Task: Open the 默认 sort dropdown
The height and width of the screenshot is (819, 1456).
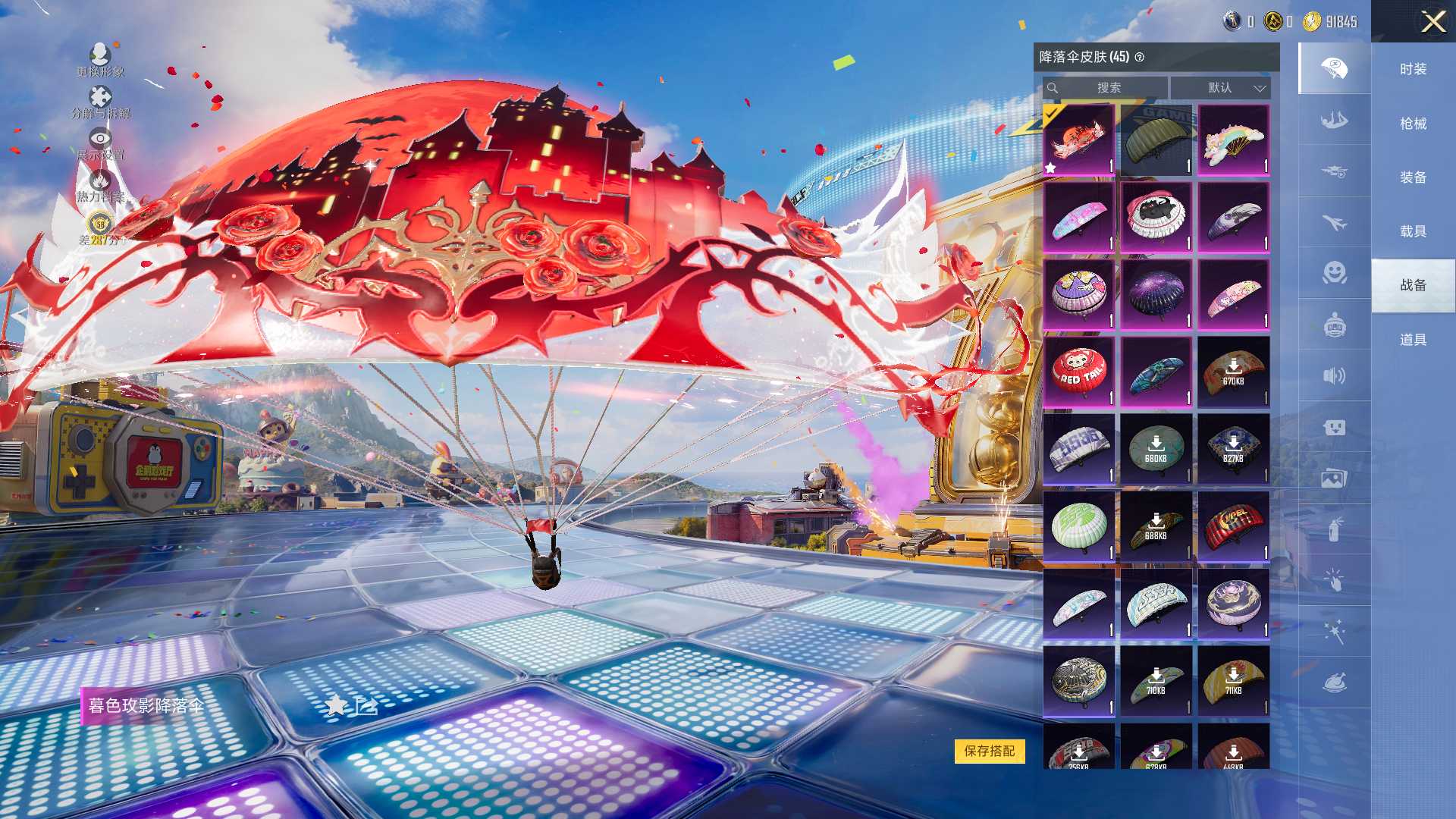Action: (x=1220, y=88)
